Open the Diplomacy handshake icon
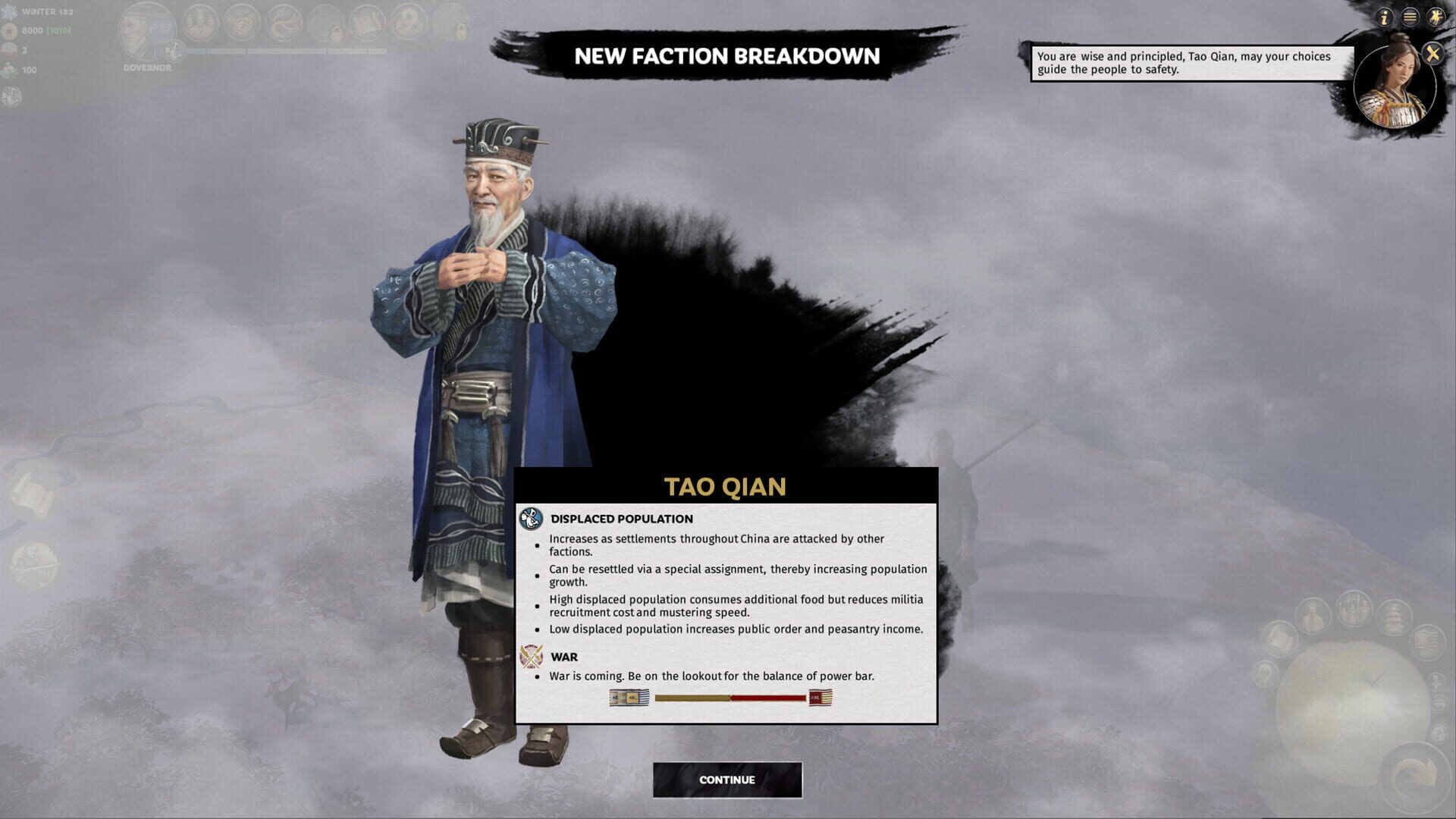Image resolution: width=1456 pixels, height=819 pixels. [241, 24]
